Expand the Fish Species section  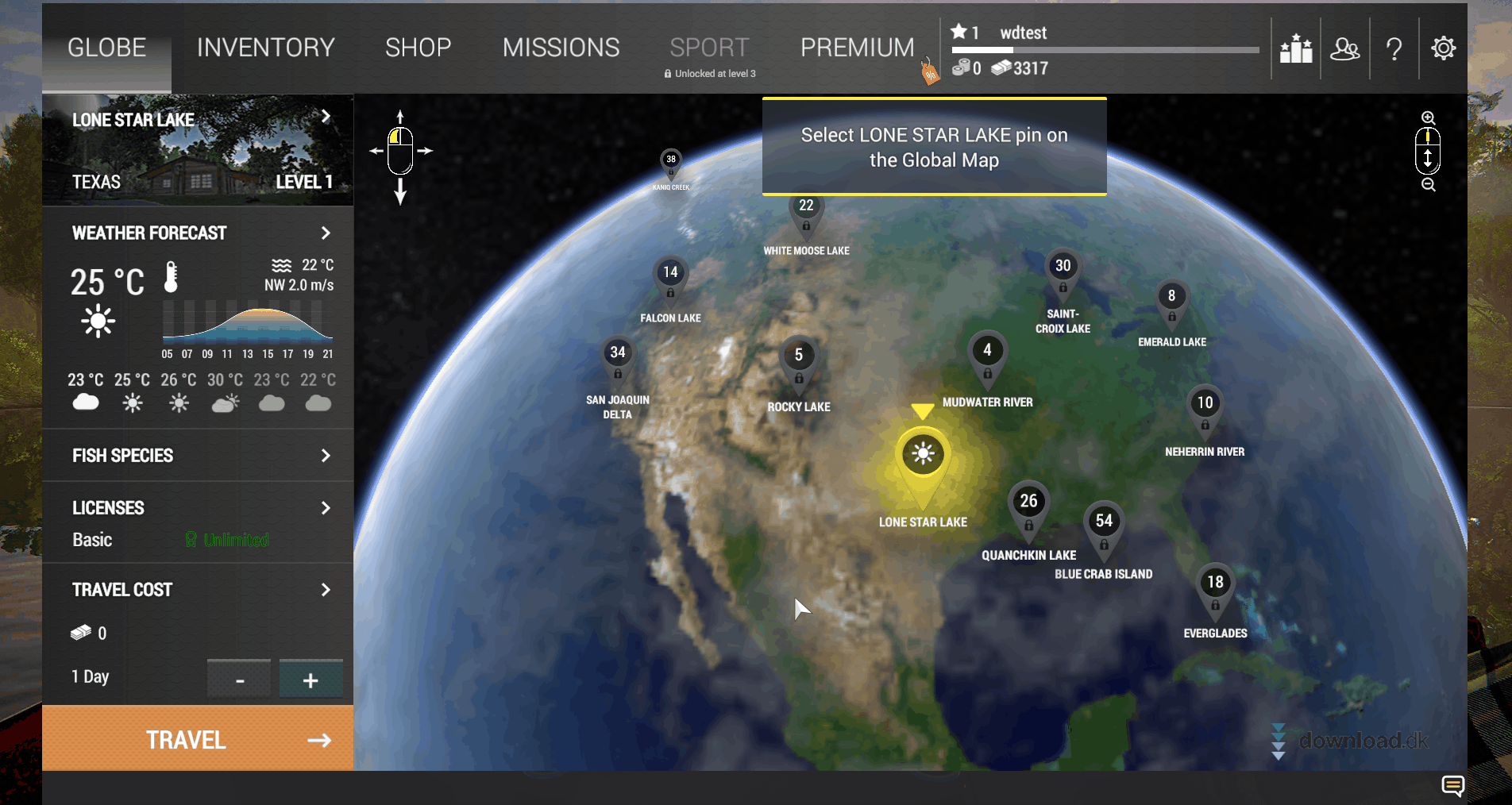click(x=325, y=455)
